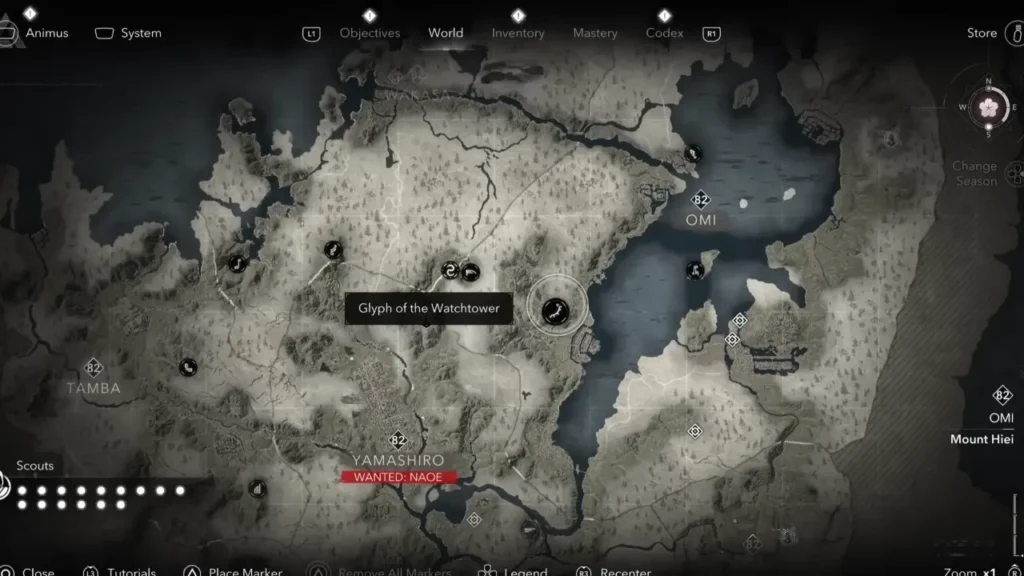Switch to the Inventory tab
Screen dimensions: 1024x576
tap(518, 33)
